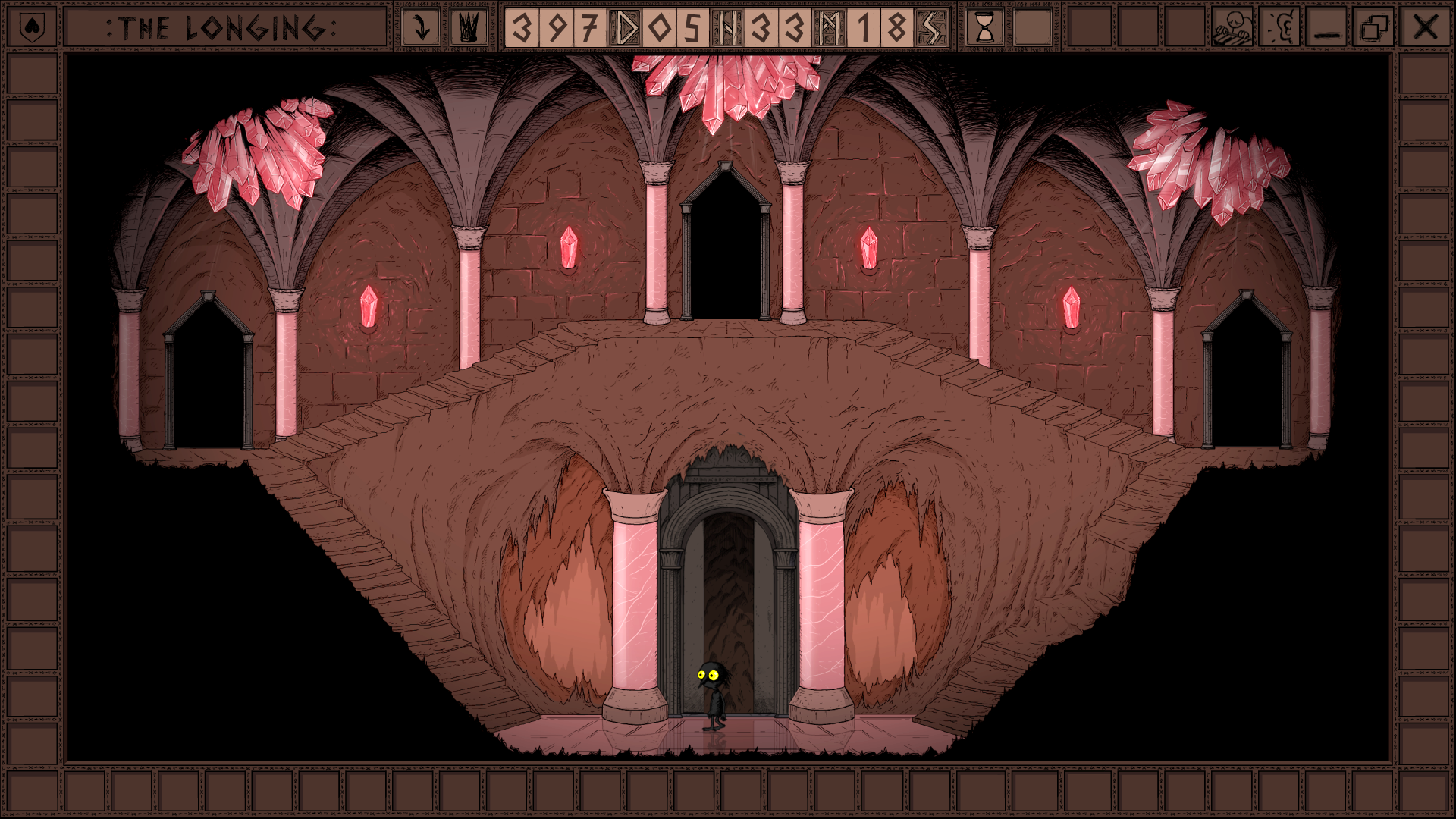Select the downward arrow button
The height and width of the screenshot is (819, 1456).
point(421,28)
